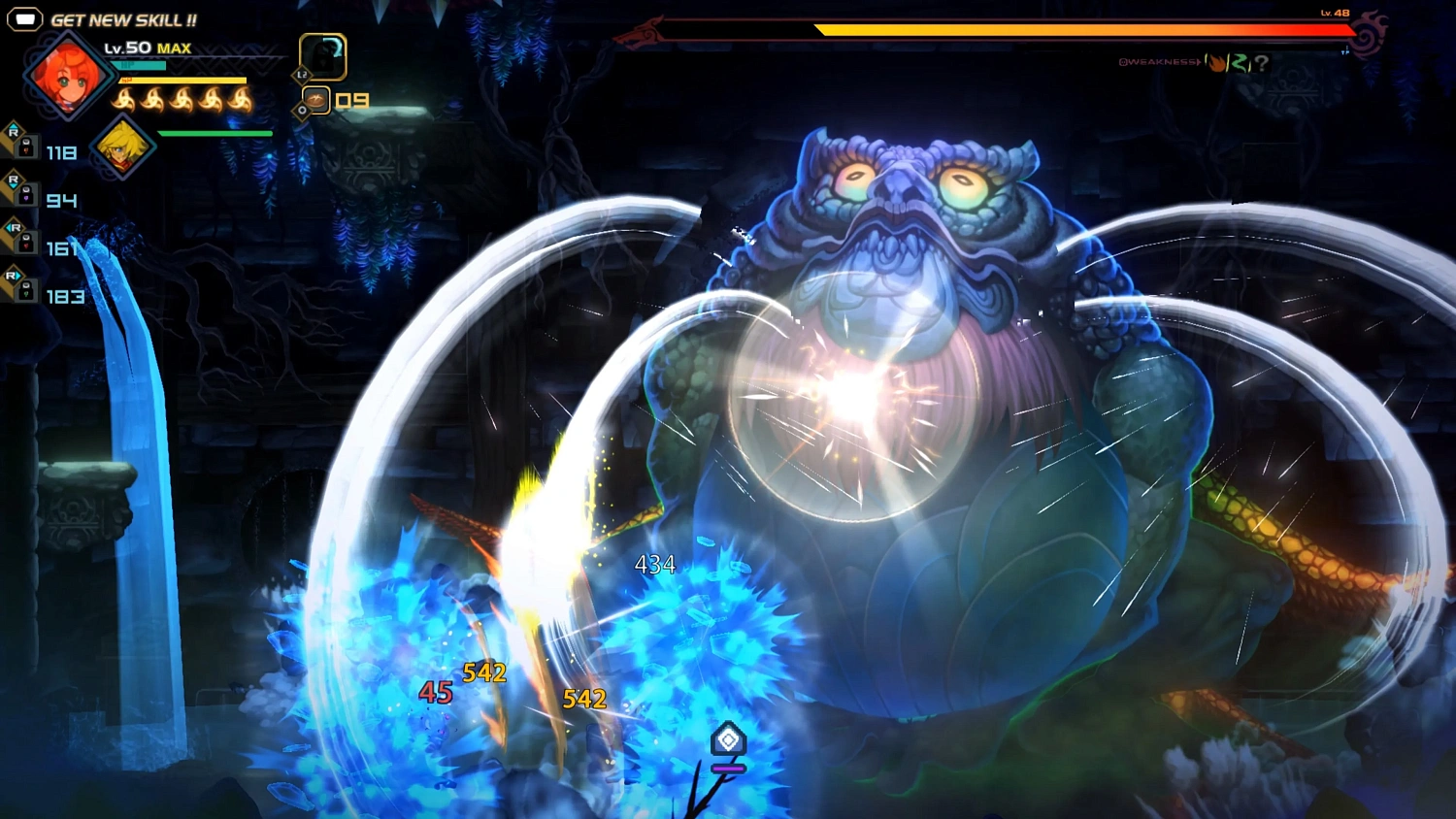The height and width of the screenshot is (819, 1456).
Task: Select the red-haired heroine's portrait
Action: (66, 75)
